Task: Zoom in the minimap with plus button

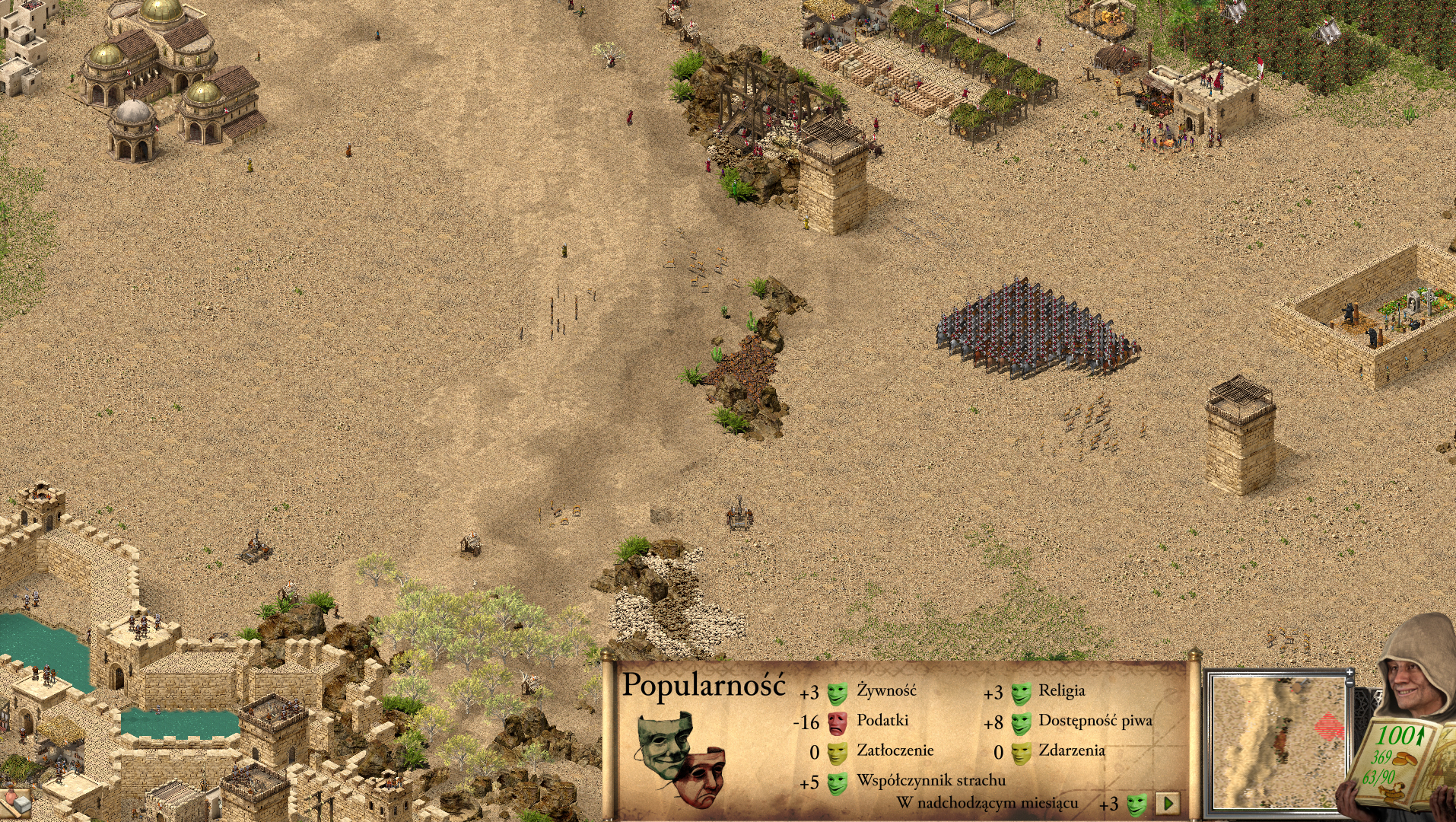Action: pos(1350,673)
